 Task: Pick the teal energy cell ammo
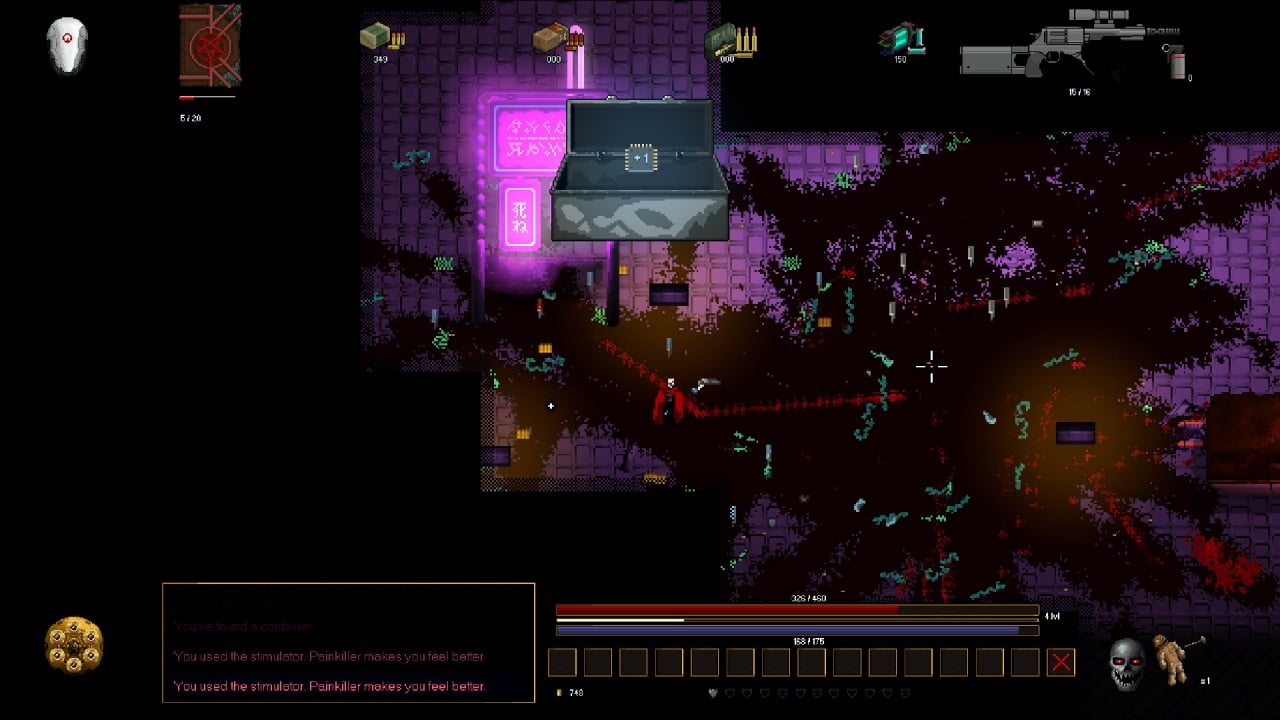900,38
